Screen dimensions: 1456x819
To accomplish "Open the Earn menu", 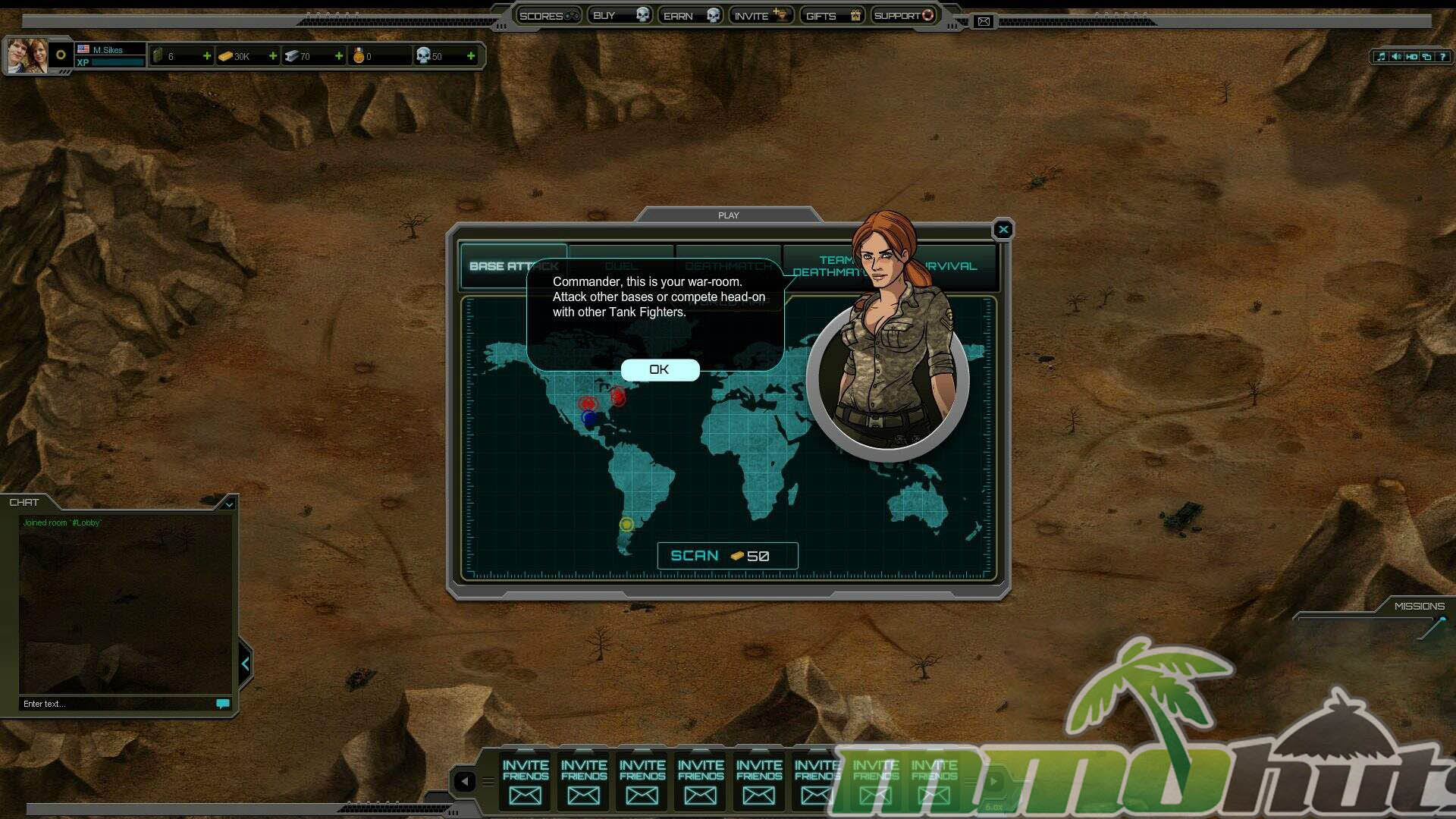I will (x=690, y=15).
